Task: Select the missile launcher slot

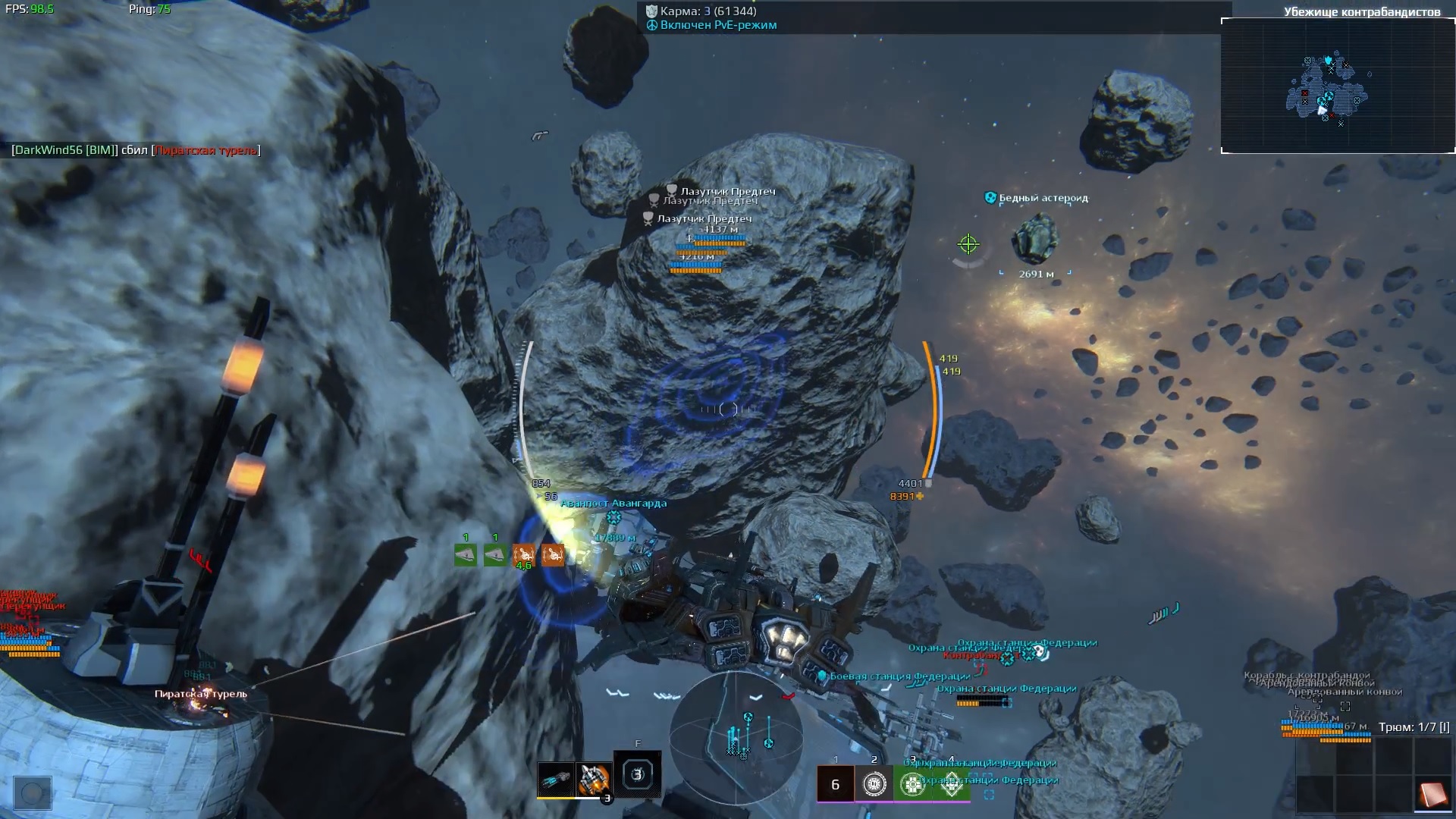Action: 593,779
